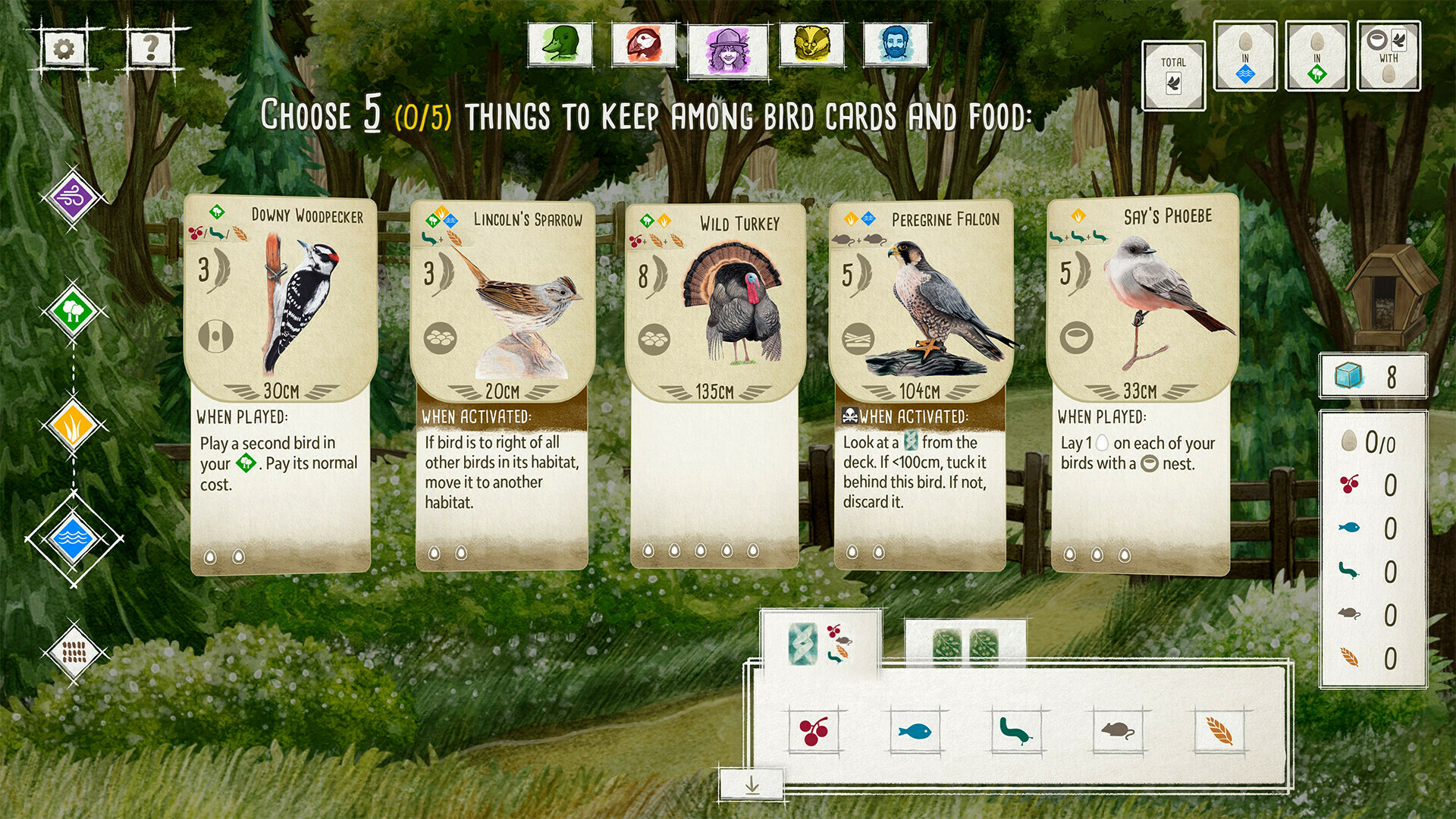Select the purple wind habitat icon

pos(72,200)
